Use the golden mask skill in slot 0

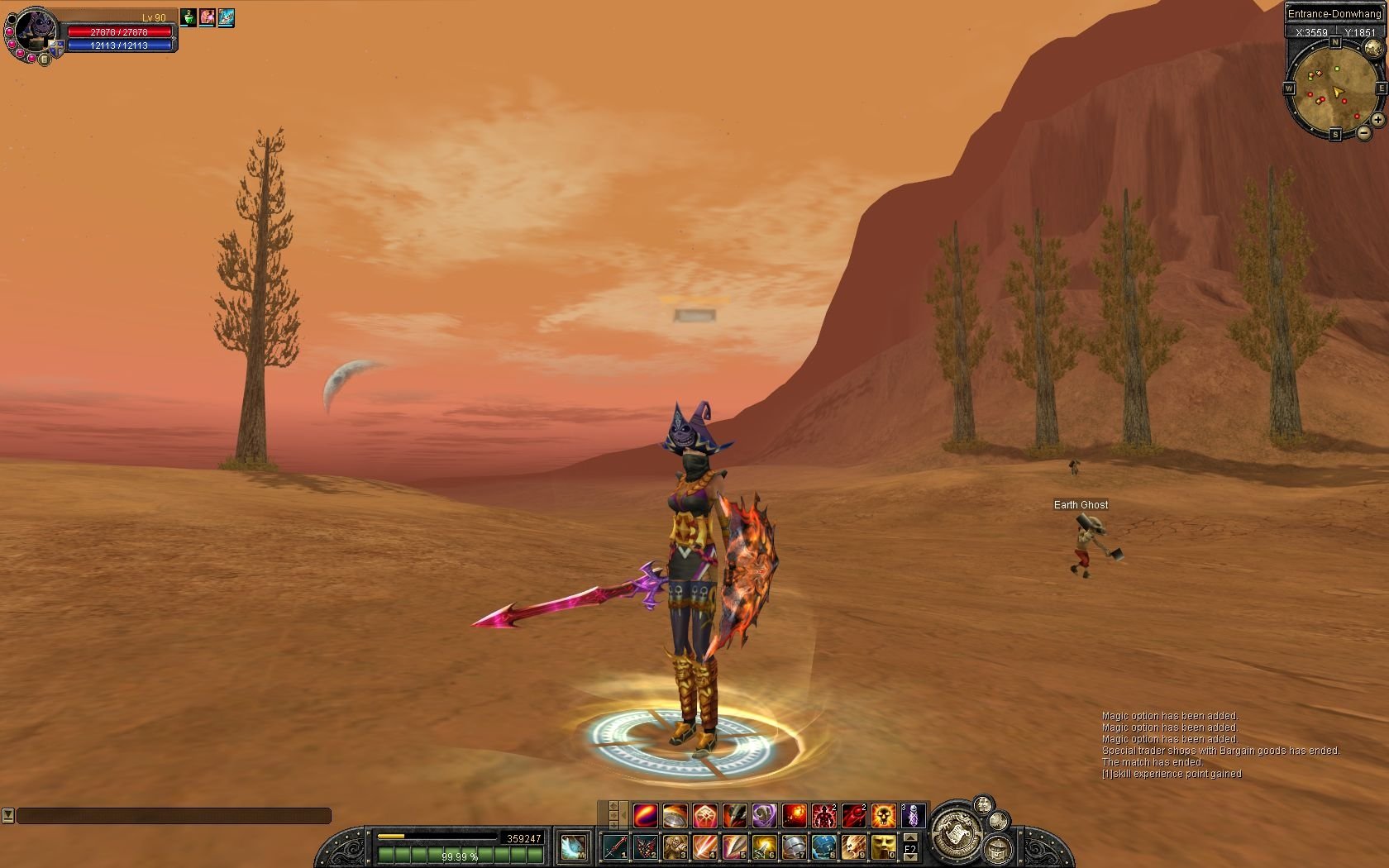883,847
